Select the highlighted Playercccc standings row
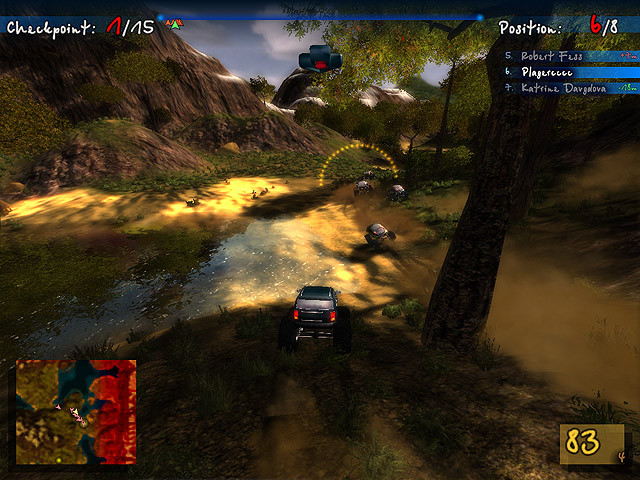 coord(570,72)
